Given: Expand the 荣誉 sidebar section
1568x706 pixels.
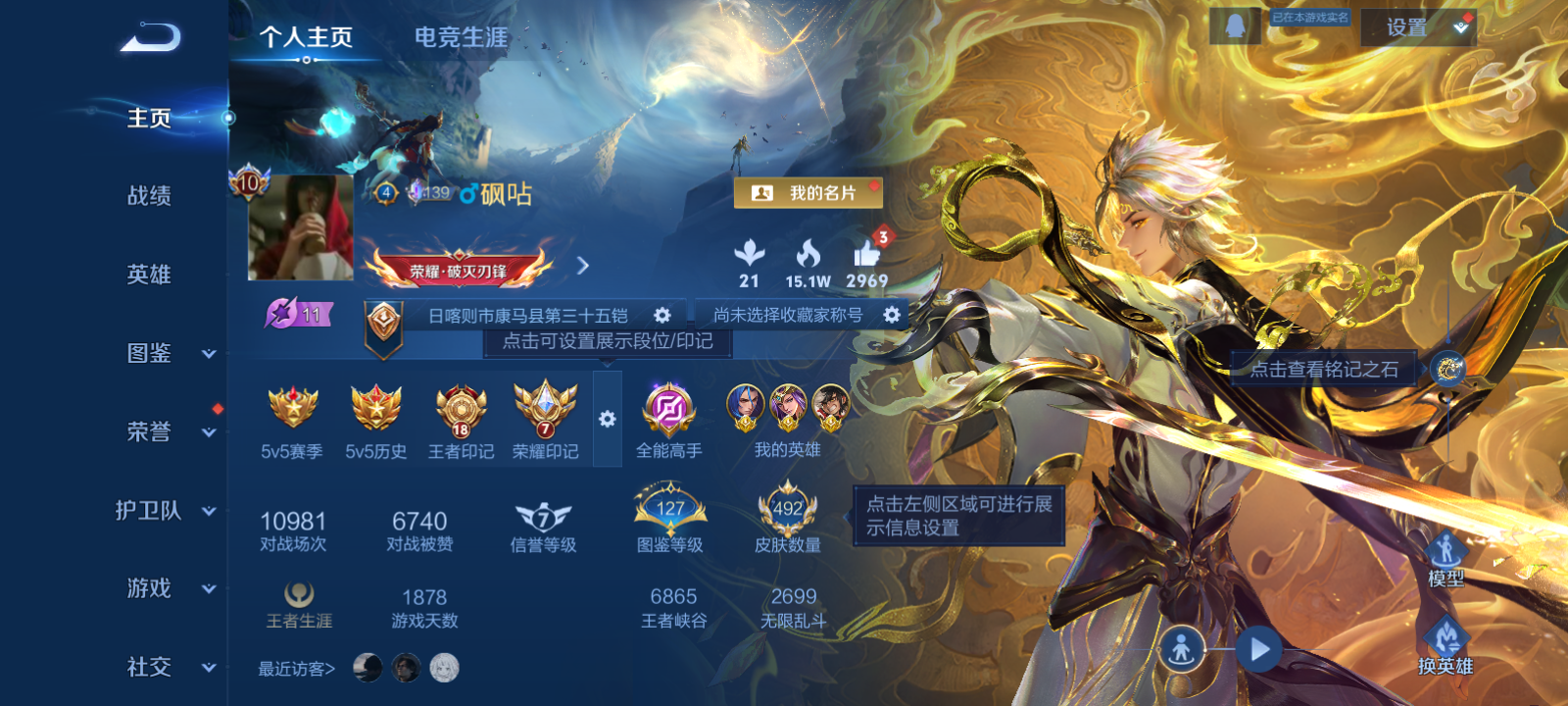Looking at the screenshot, I should [147, 432].
